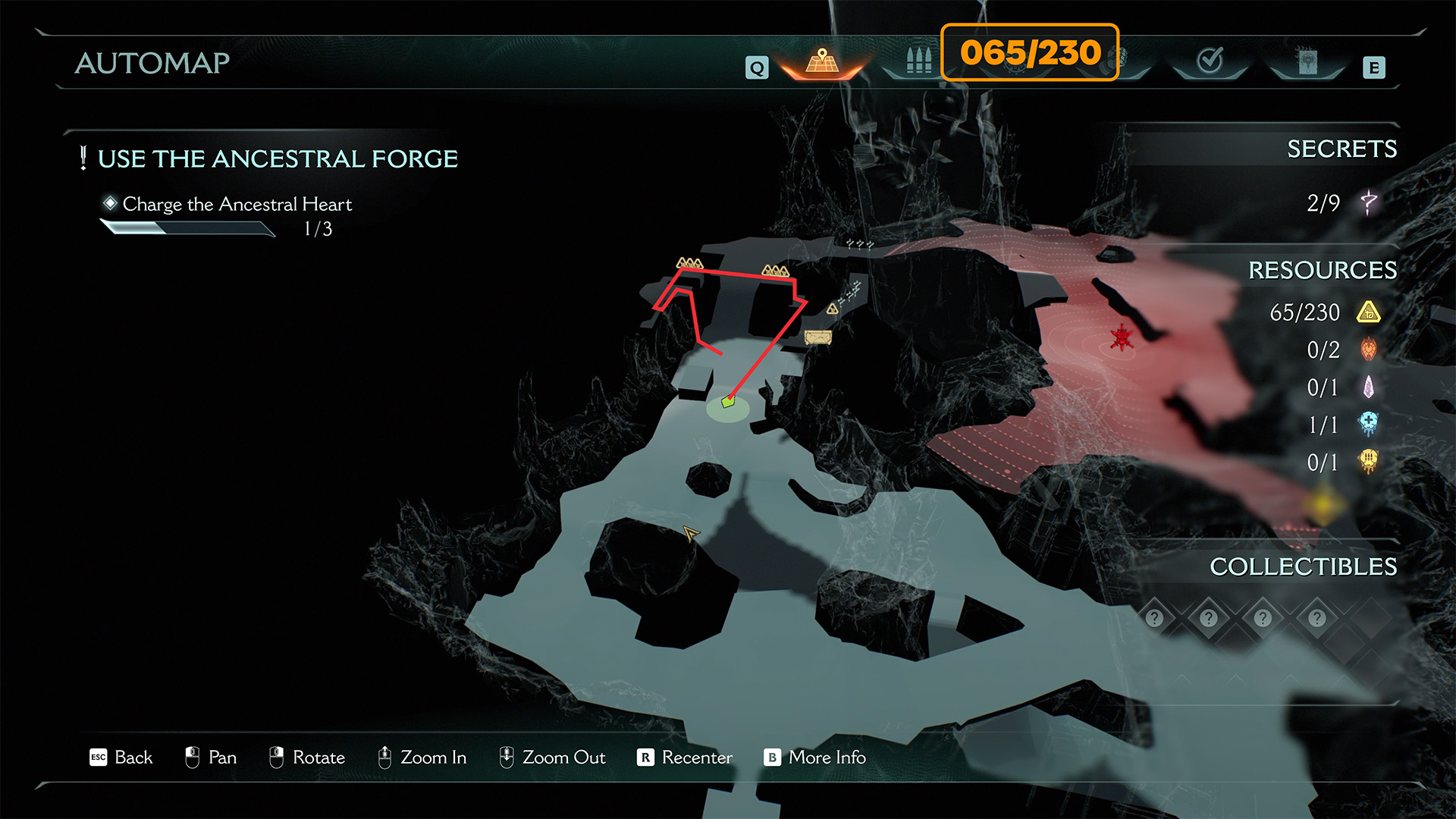
Task: Select the gold resource legend icon
Action: point(1369,312)
